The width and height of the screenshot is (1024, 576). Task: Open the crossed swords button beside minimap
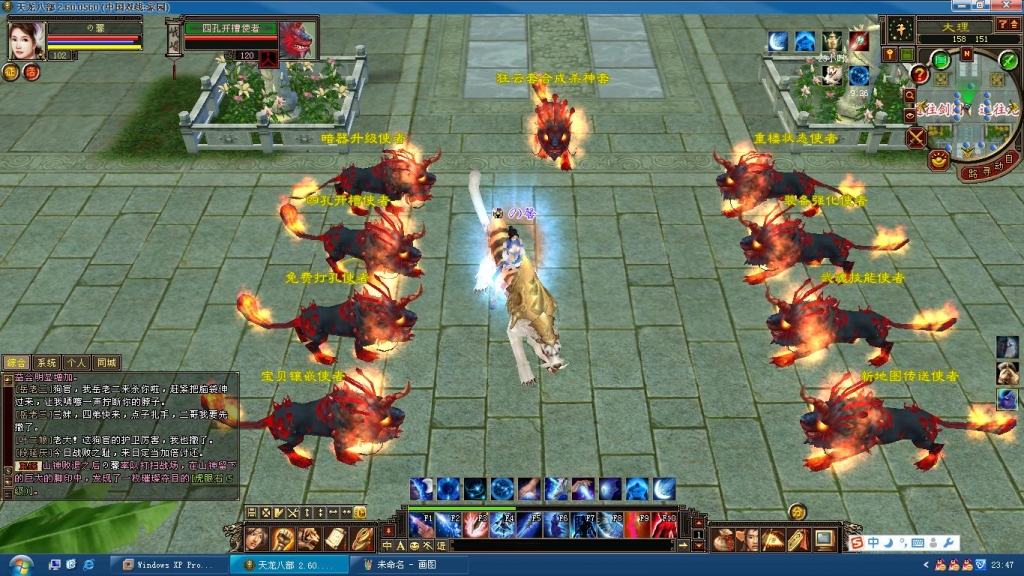[916, 136]
